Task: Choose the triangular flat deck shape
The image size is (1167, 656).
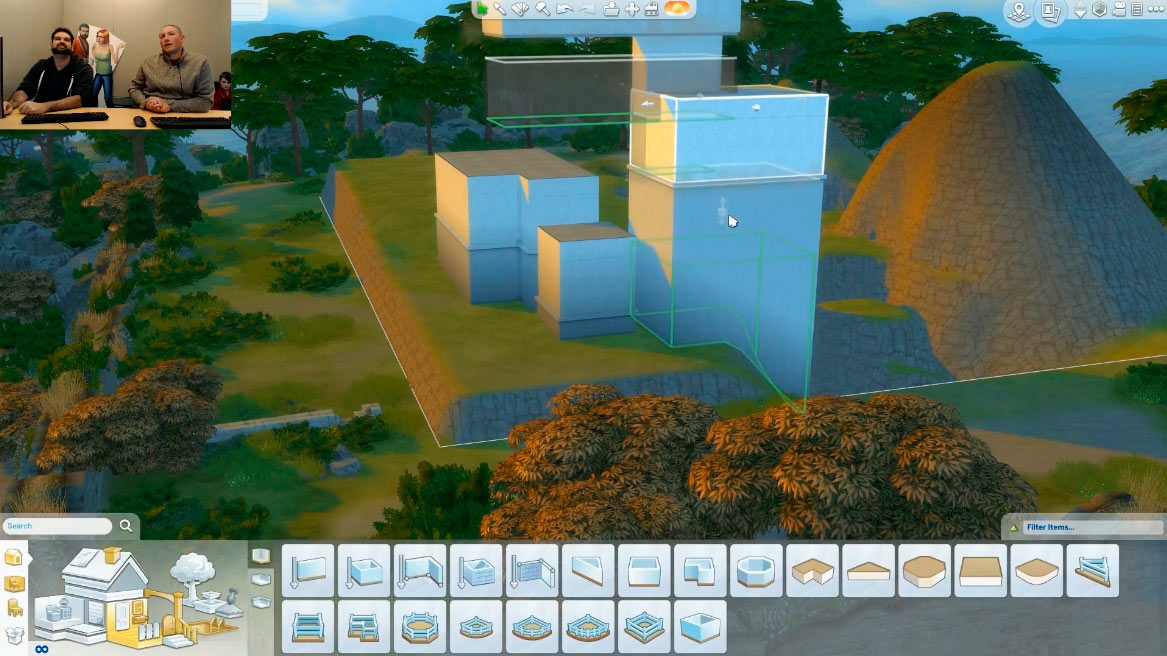Action: [868, 571]
